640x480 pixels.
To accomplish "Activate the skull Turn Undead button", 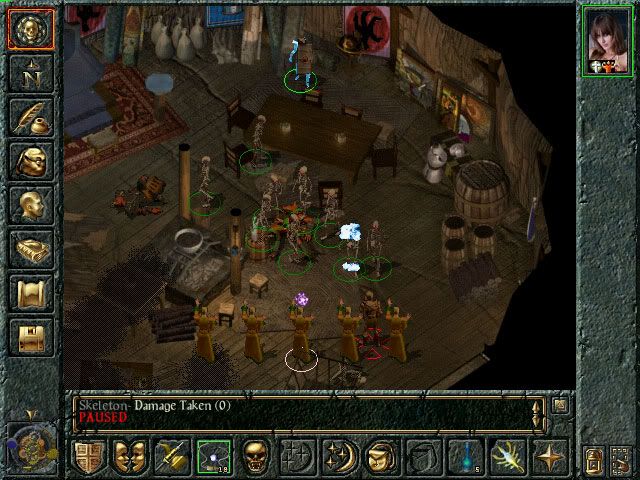I will point(254,457).
